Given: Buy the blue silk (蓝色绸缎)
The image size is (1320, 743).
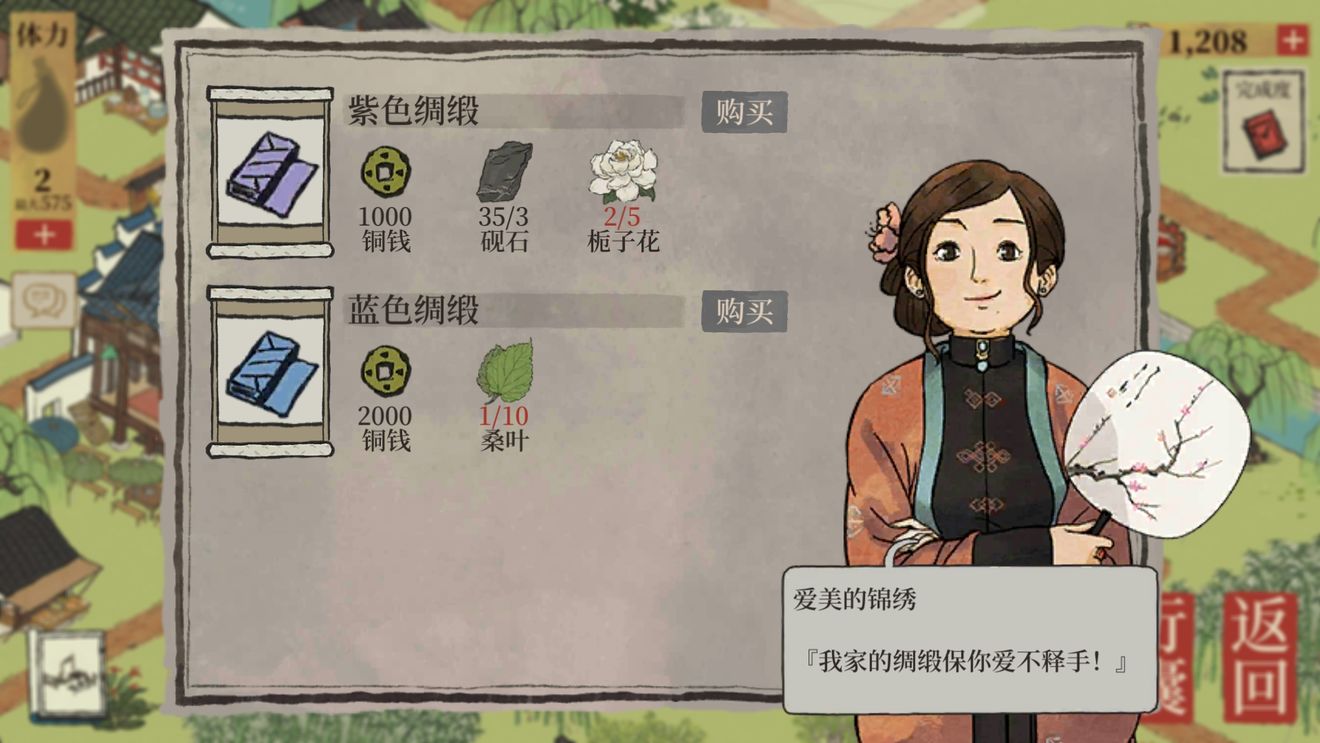Looking at the screenshot, I should coord(744,312).
